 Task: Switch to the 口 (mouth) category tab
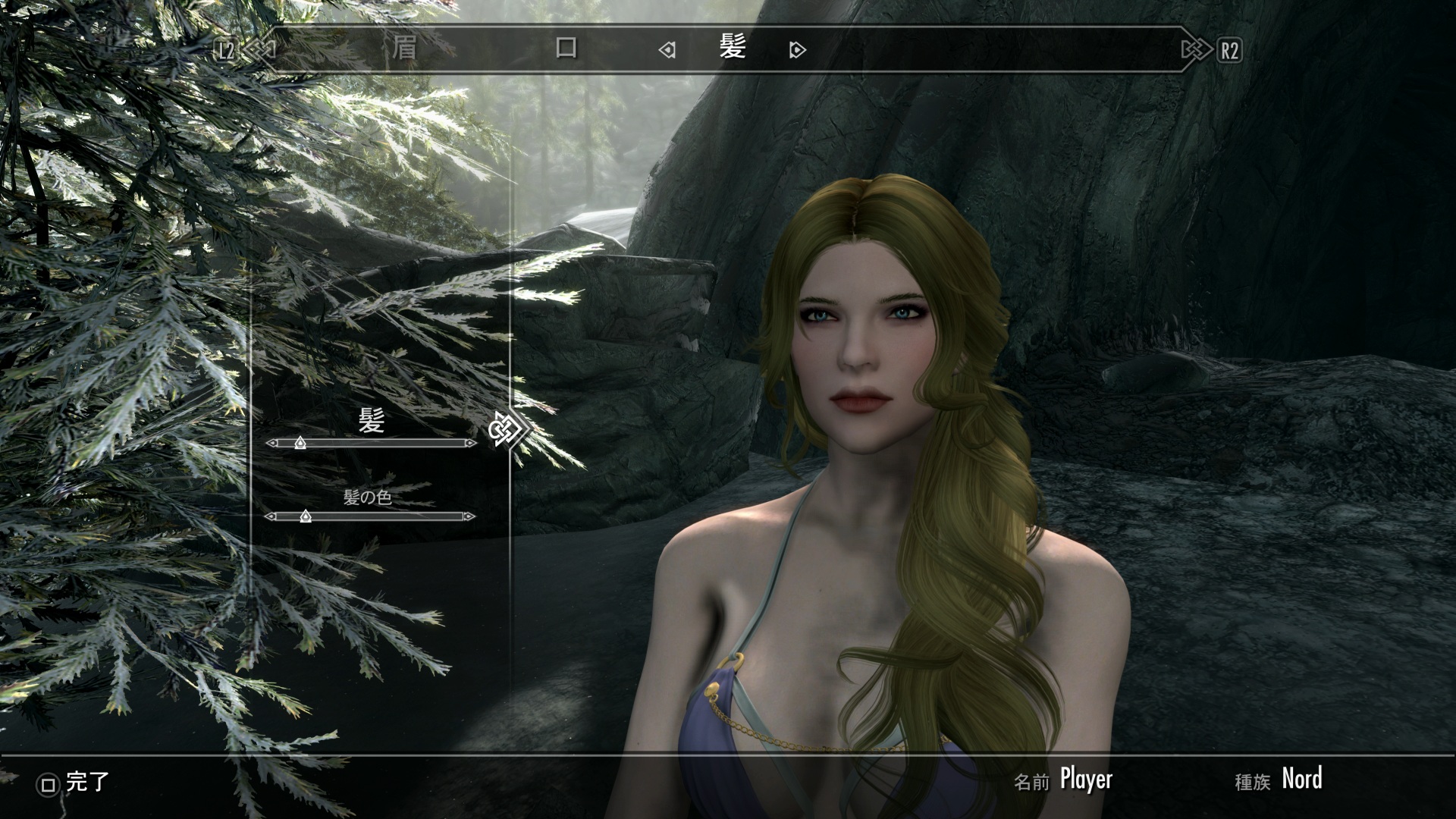pos(566,49)
